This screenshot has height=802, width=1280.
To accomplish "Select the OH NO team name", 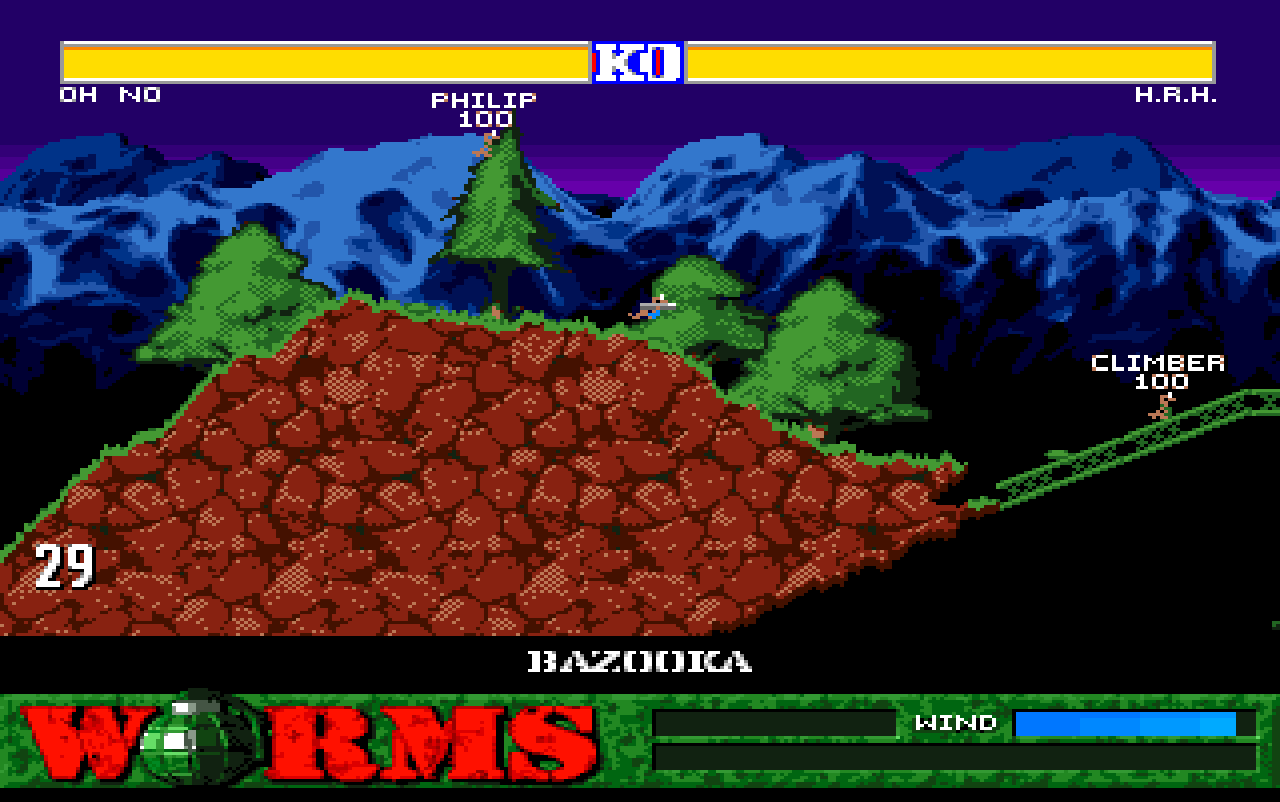I will click(x=108, y=94).
